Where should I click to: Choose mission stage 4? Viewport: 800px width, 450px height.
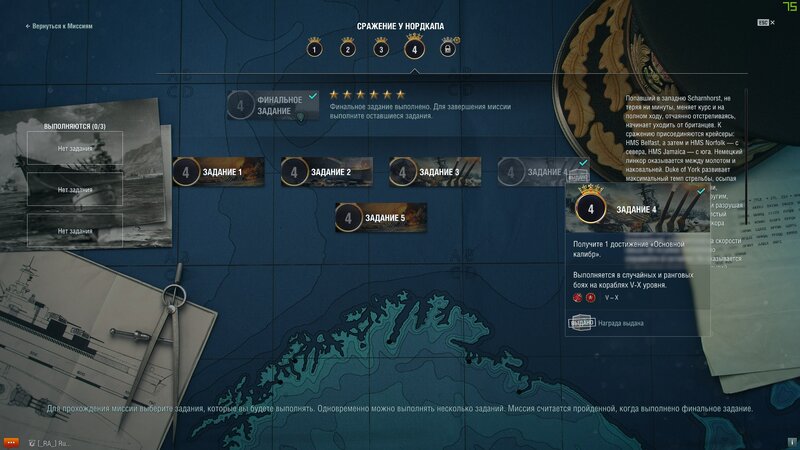coord(414,47)
